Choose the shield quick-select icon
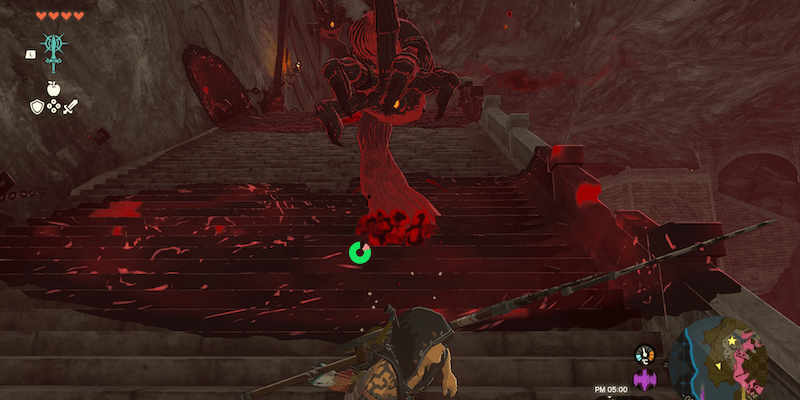Screen dimensions: 800x400 point(37,105)
